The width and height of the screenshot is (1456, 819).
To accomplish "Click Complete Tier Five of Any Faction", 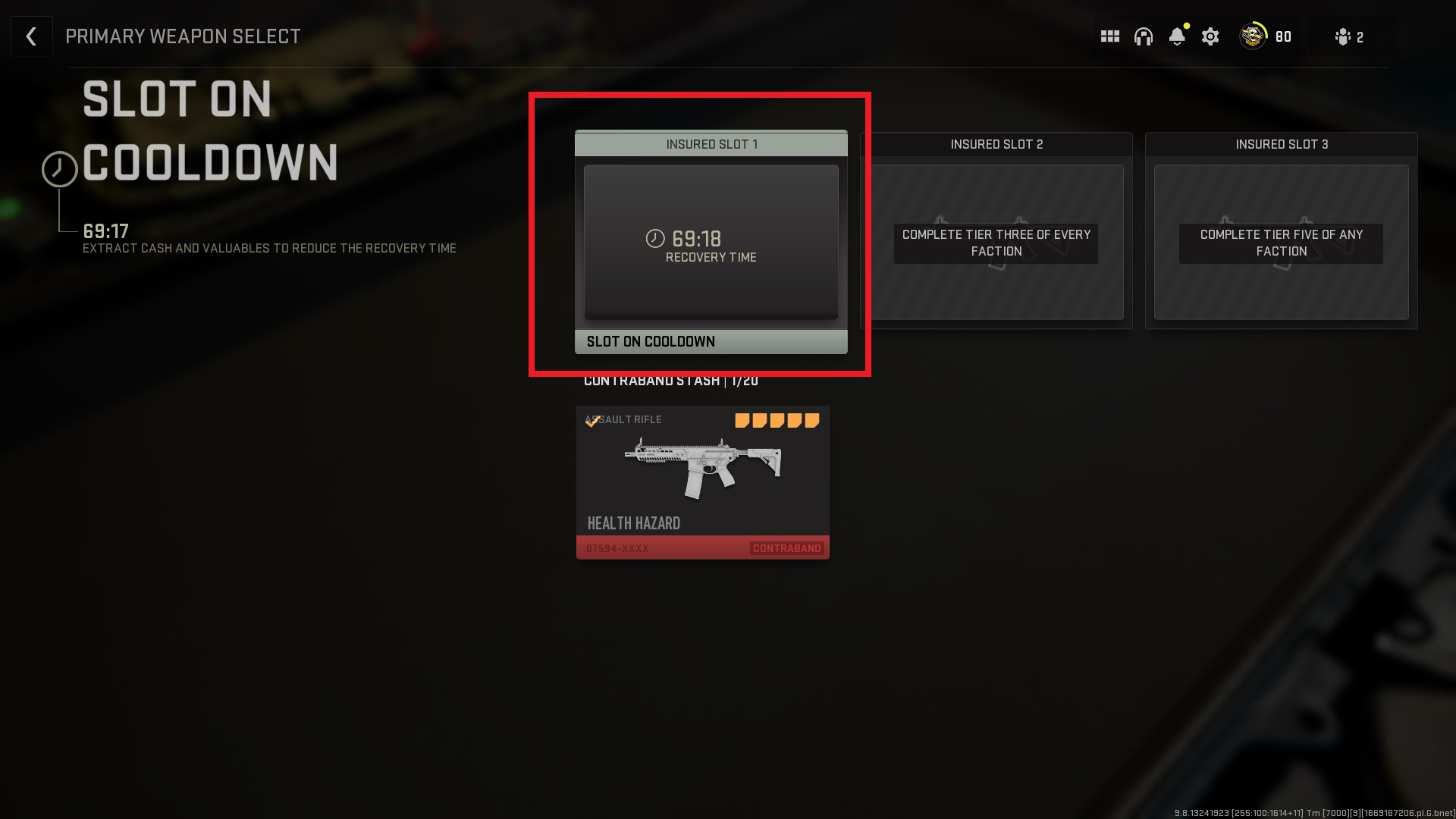I will click(x=1281, y=243).
